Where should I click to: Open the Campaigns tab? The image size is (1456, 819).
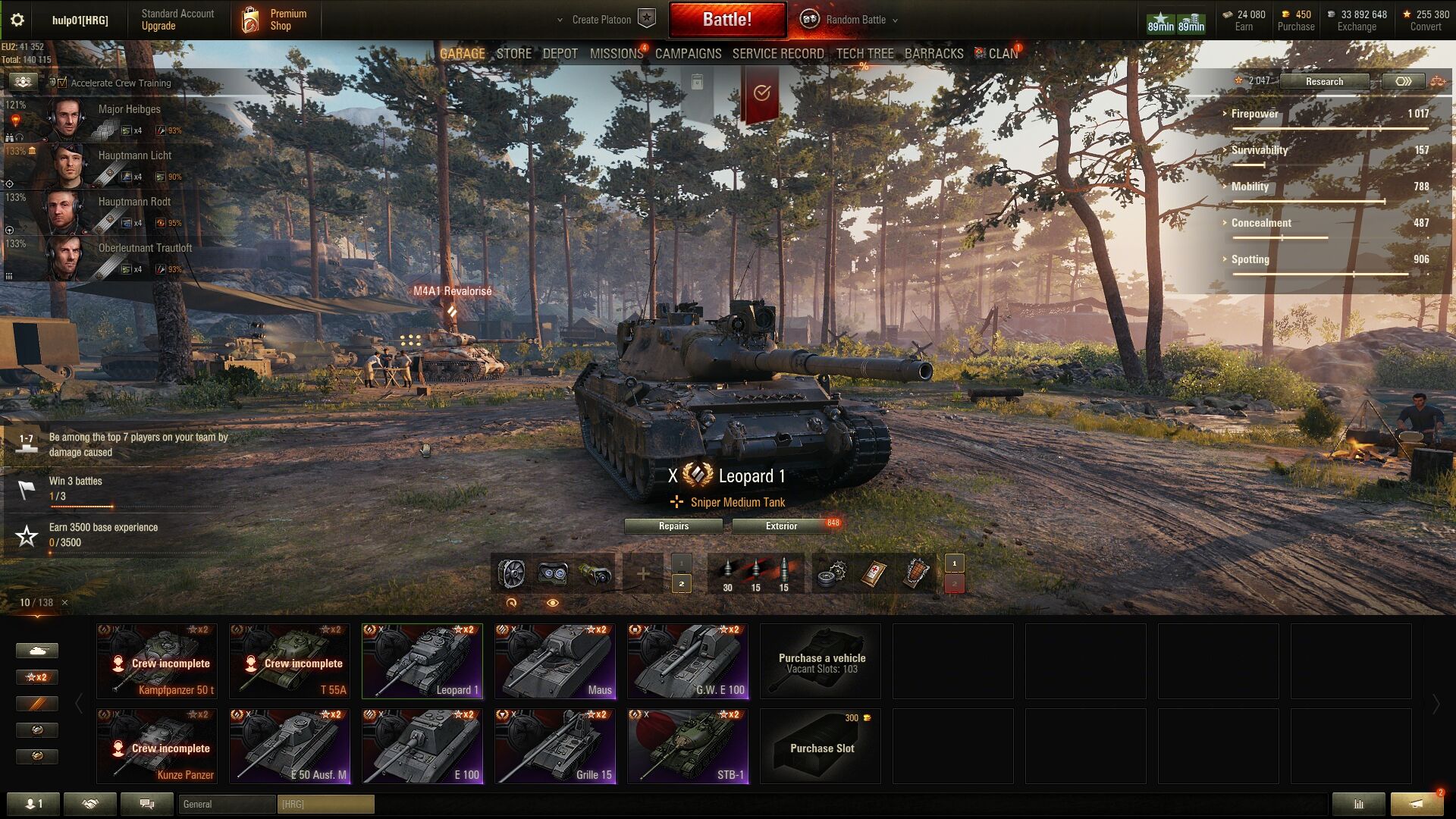tap(688, 54)
